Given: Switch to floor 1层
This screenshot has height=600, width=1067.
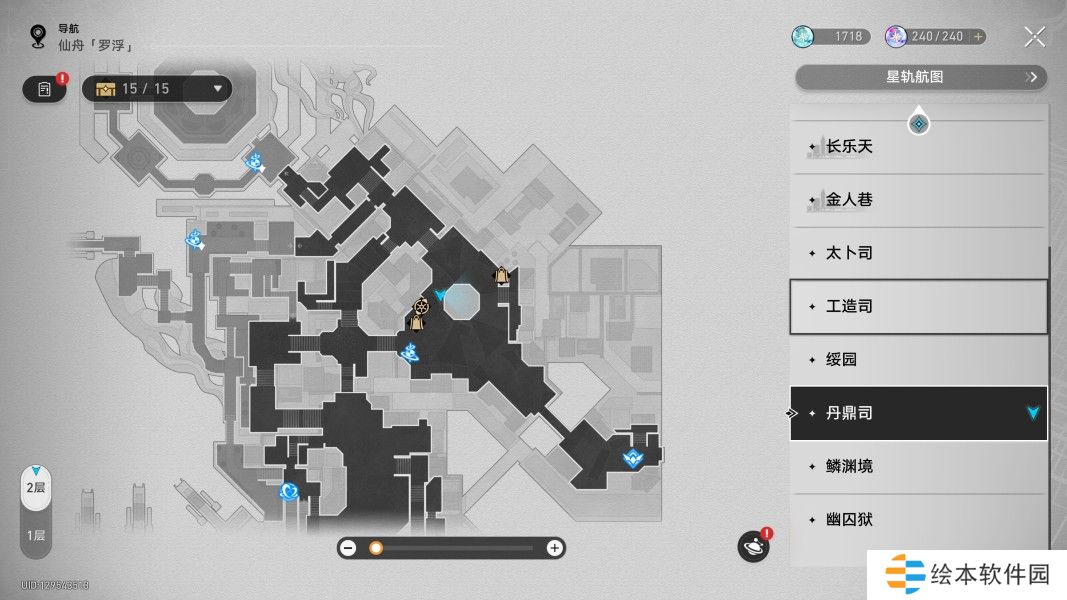Looking at the screenshot, I should [x=35, y=535].
